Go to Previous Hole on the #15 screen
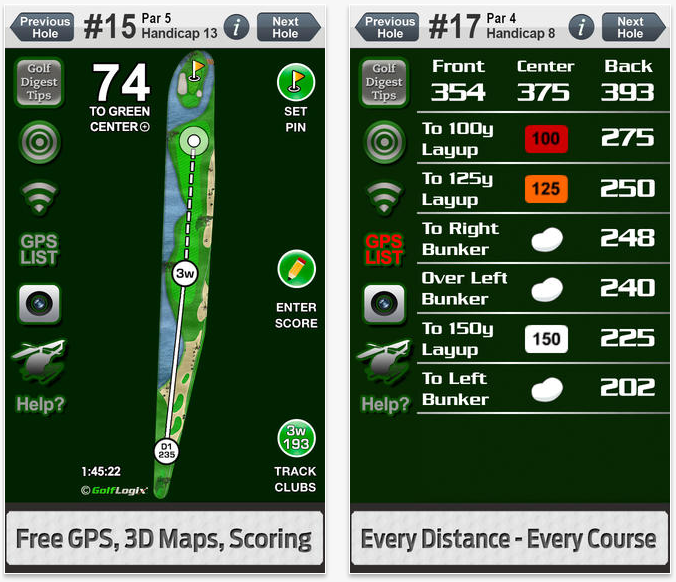 (x=46, y=27)
